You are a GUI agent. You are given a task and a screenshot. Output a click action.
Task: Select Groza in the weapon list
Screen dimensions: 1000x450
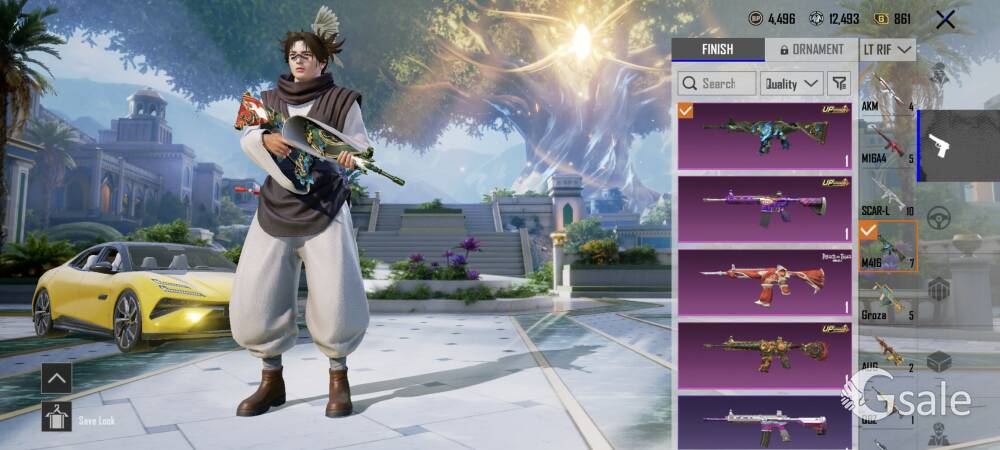(x=887, y=300)
